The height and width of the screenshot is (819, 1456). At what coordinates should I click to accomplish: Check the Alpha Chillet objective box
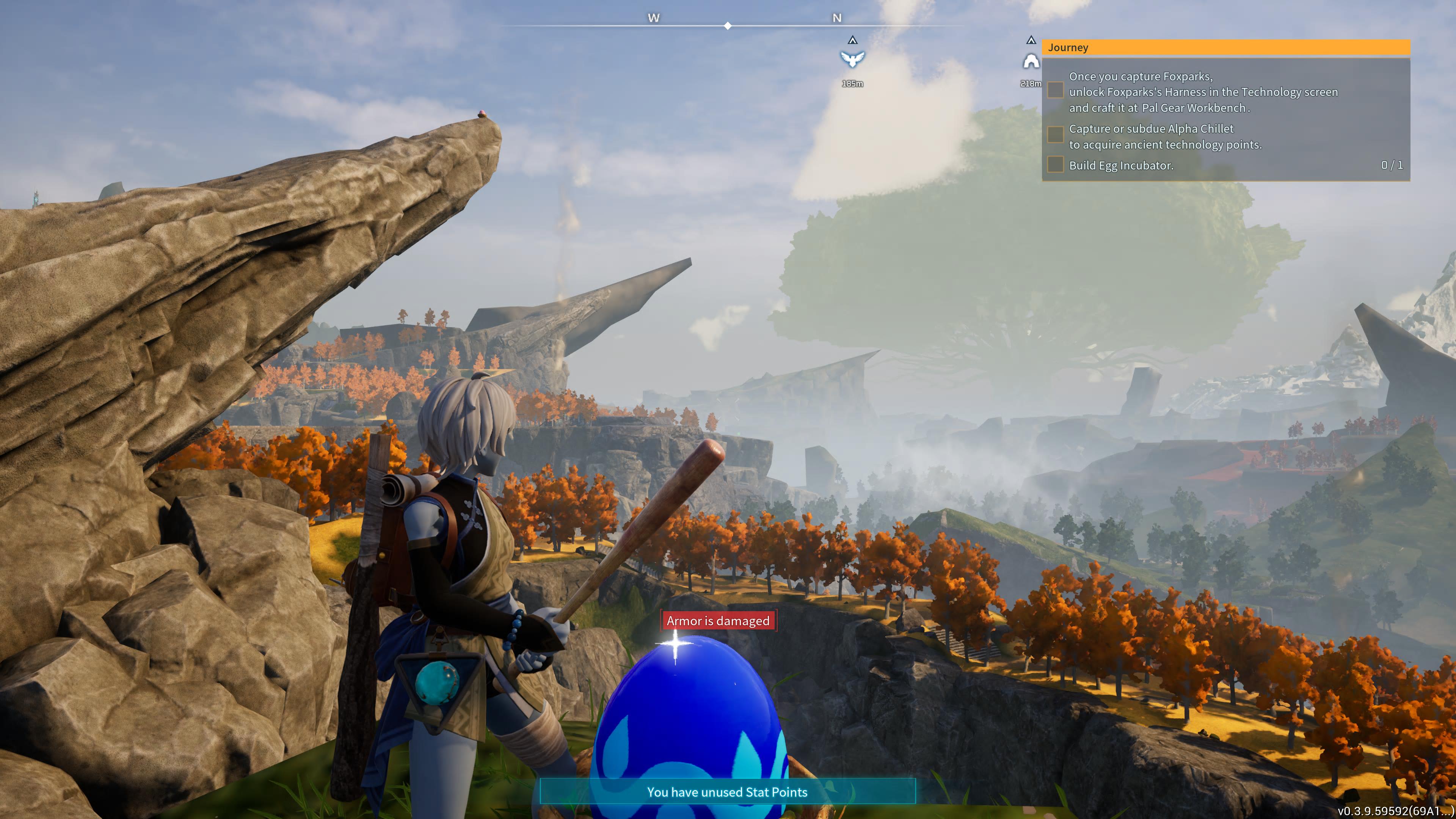(x=1055, y=135)
